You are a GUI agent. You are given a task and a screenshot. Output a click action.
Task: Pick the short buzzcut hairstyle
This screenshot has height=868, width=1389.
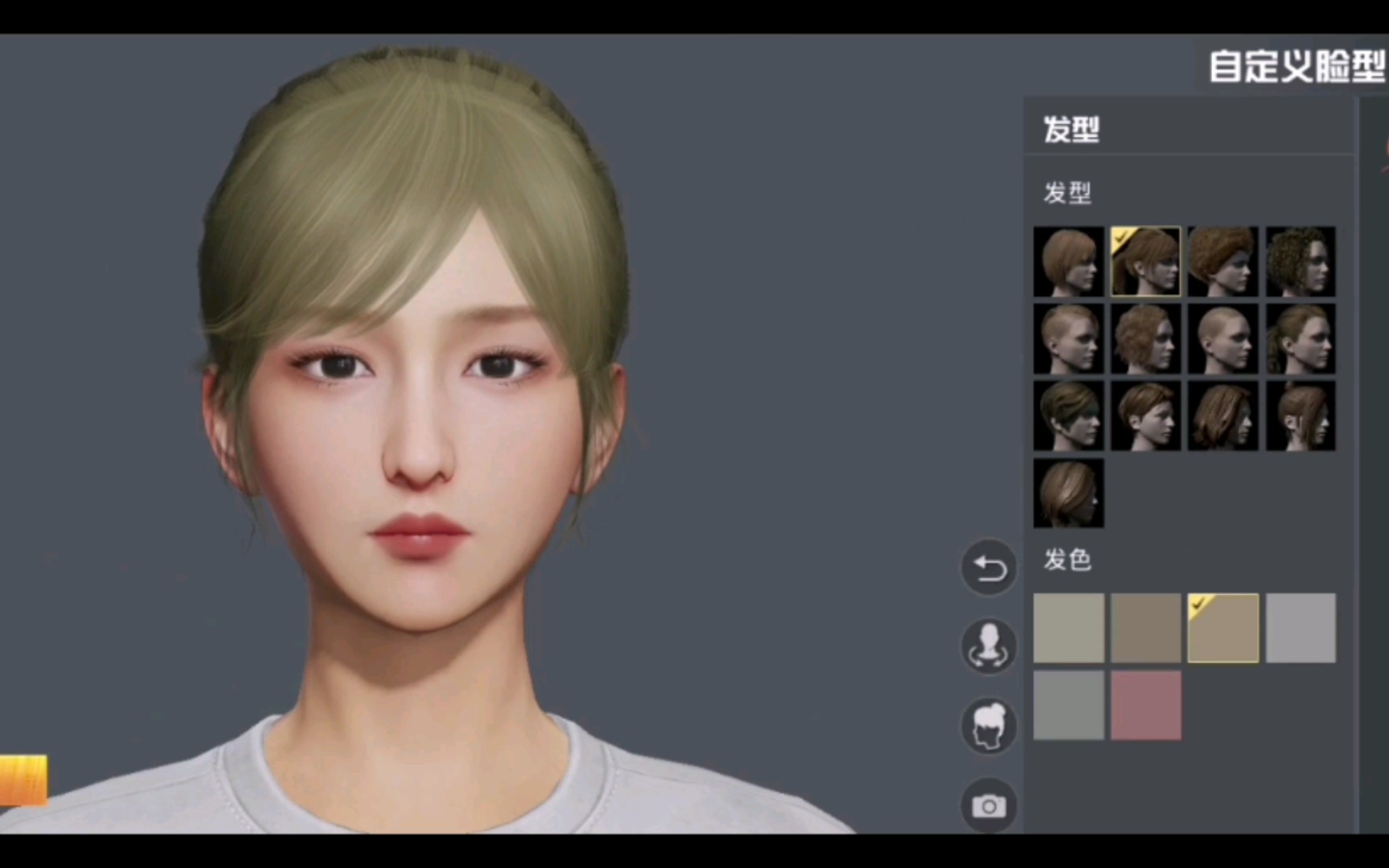(x=1068, y=338)
